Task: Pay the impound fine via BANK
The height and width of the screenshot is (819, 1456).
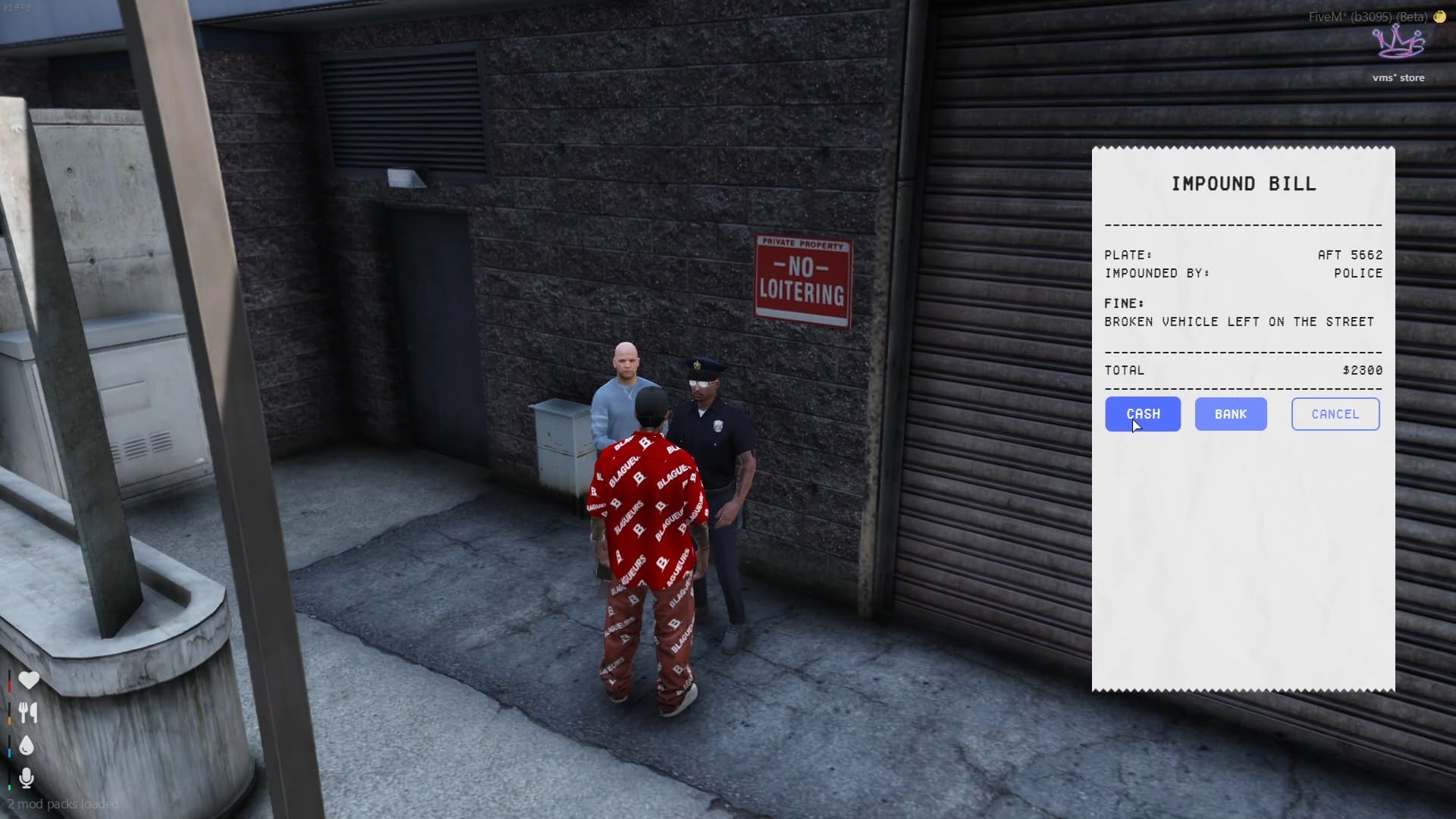Action: coord(1230,414)
